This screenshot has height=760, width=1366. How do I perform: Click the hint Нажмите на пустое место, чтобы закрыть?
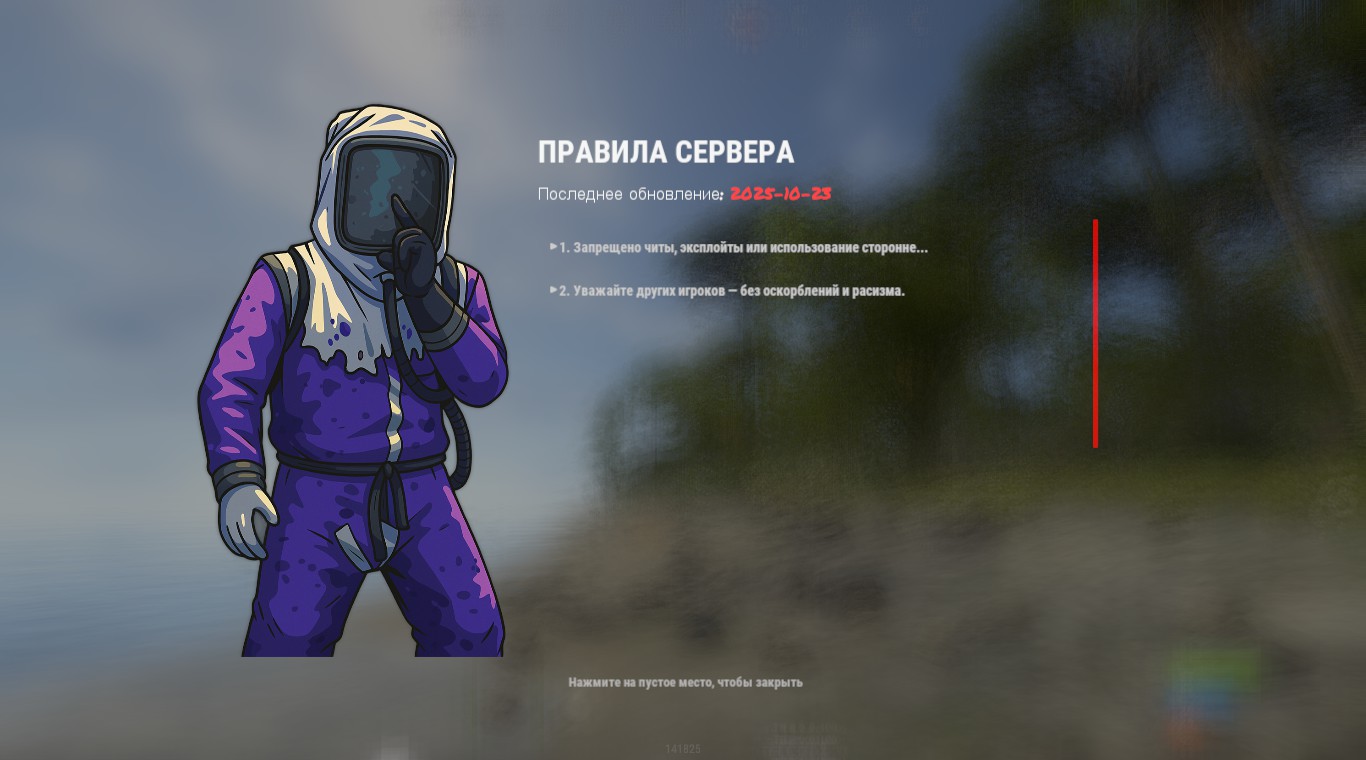686,683
